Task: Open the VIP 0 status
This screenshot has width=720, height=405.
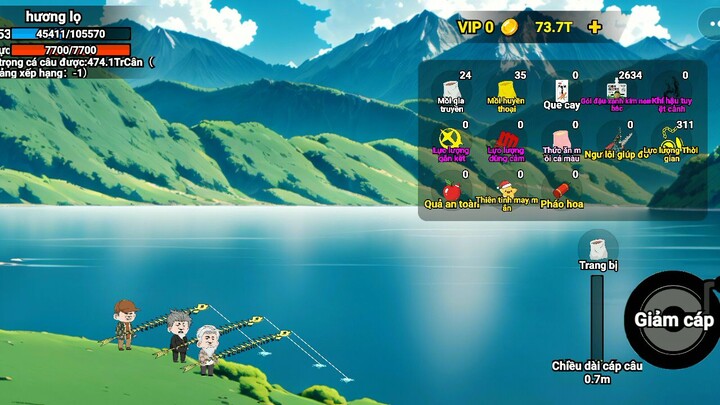Action: tap(475, 27)
